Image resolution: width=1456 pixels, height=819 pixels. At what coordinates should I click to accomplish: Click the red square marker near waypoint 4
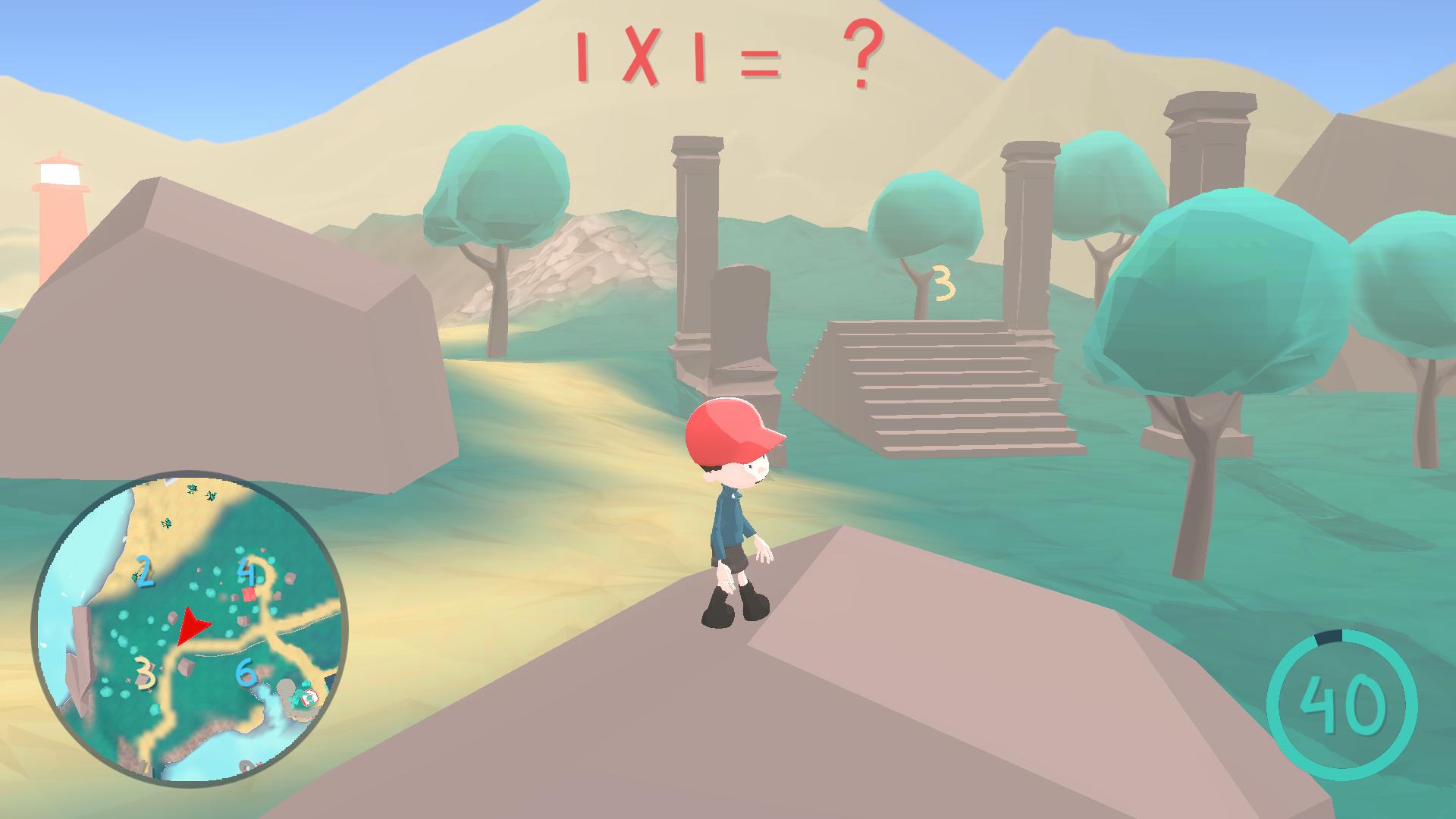[248, 593]
